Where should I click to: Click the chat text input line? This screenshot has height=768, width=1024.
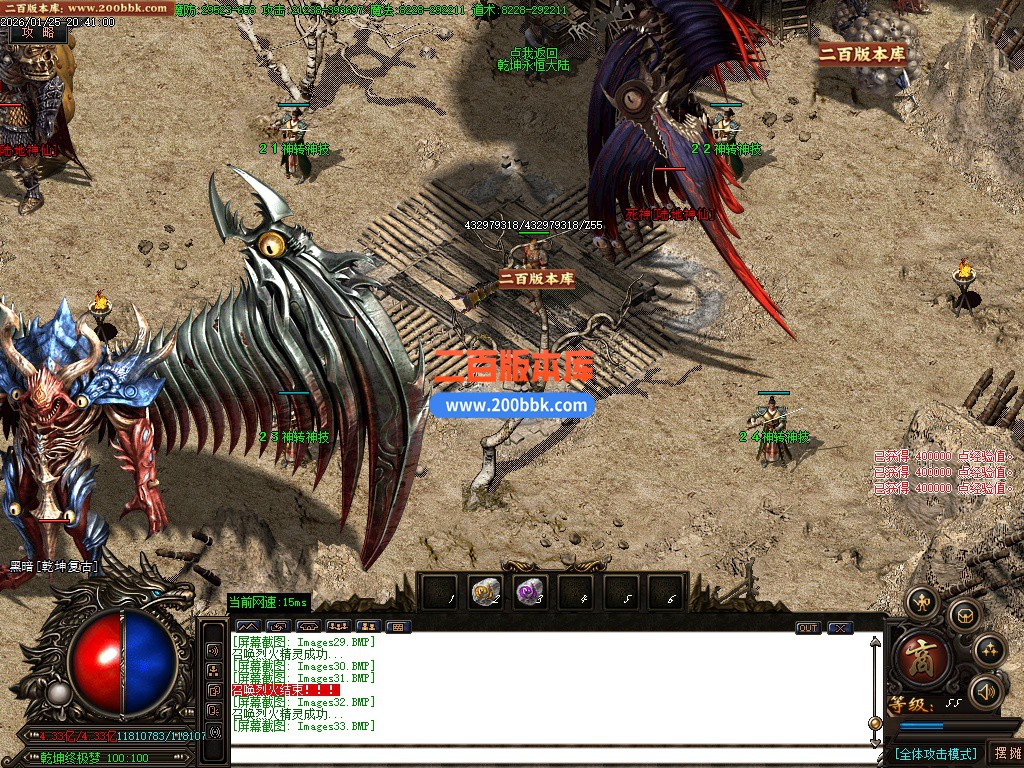[x=550, y=755]
